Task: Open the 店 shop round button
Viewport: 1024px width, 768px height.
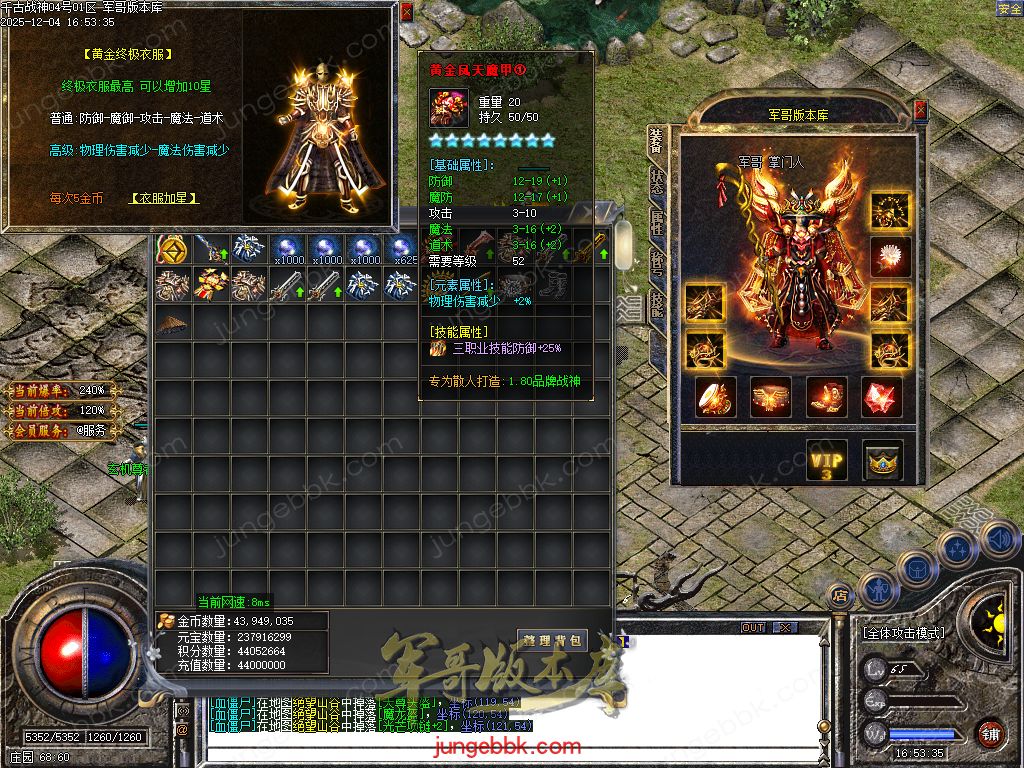Action: [840, 596]
